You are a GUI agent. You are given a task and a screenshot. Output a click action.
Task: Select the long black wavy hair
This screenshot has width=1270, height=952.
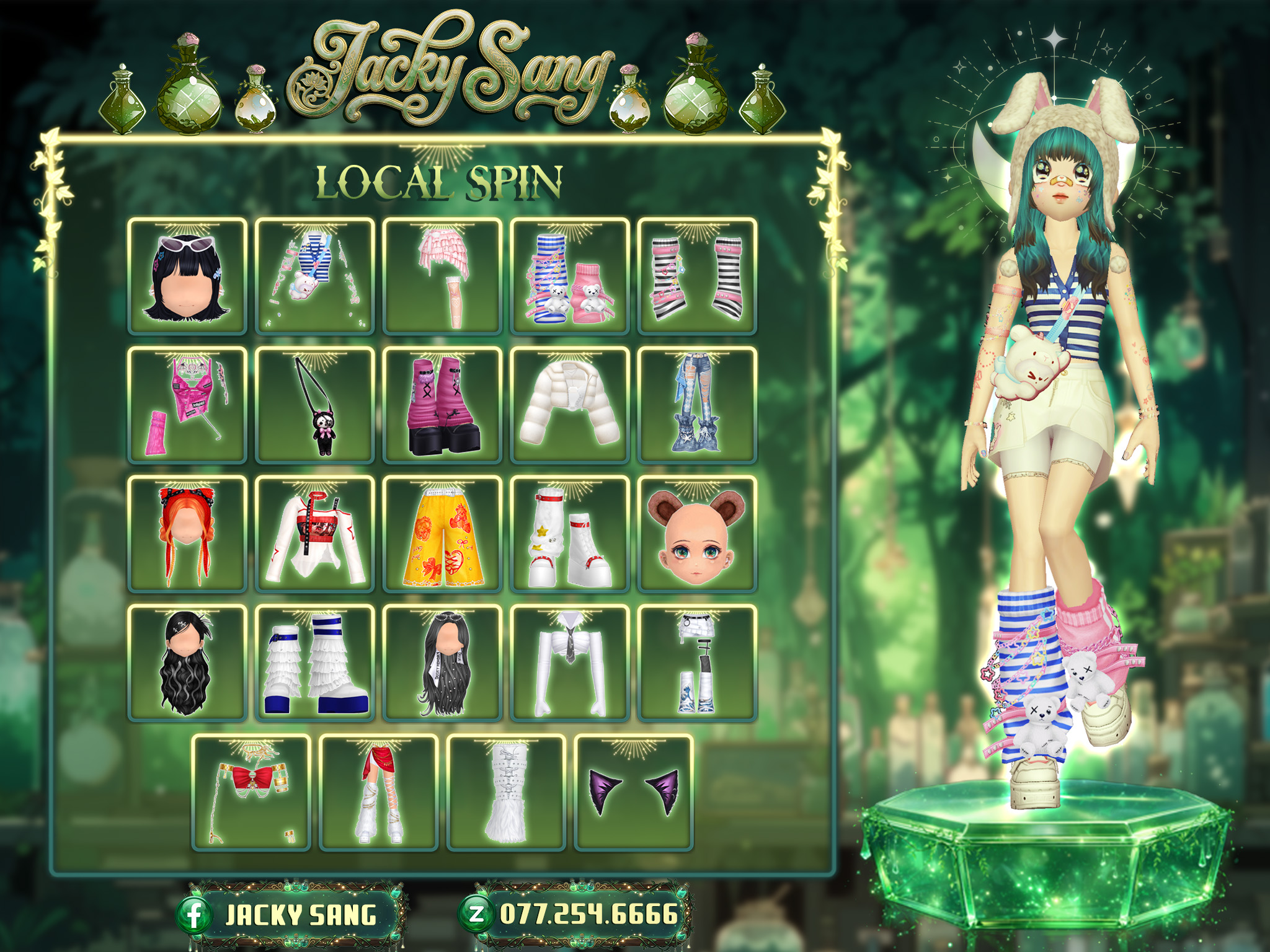point(187,663)
